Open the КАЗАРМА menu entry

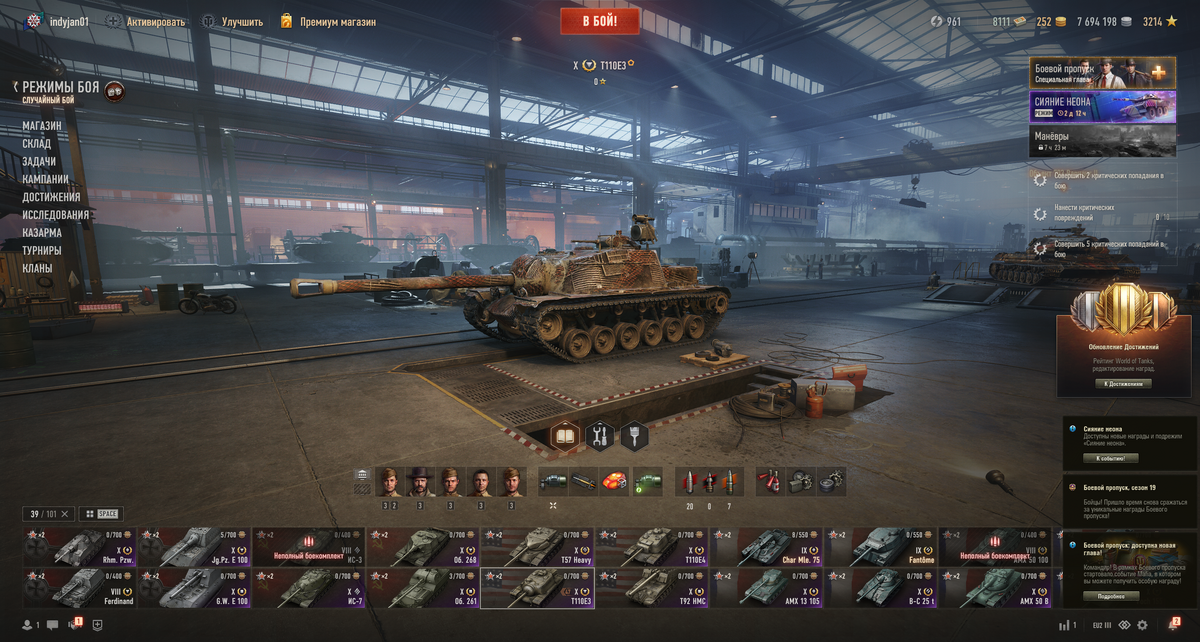(42, 233)
